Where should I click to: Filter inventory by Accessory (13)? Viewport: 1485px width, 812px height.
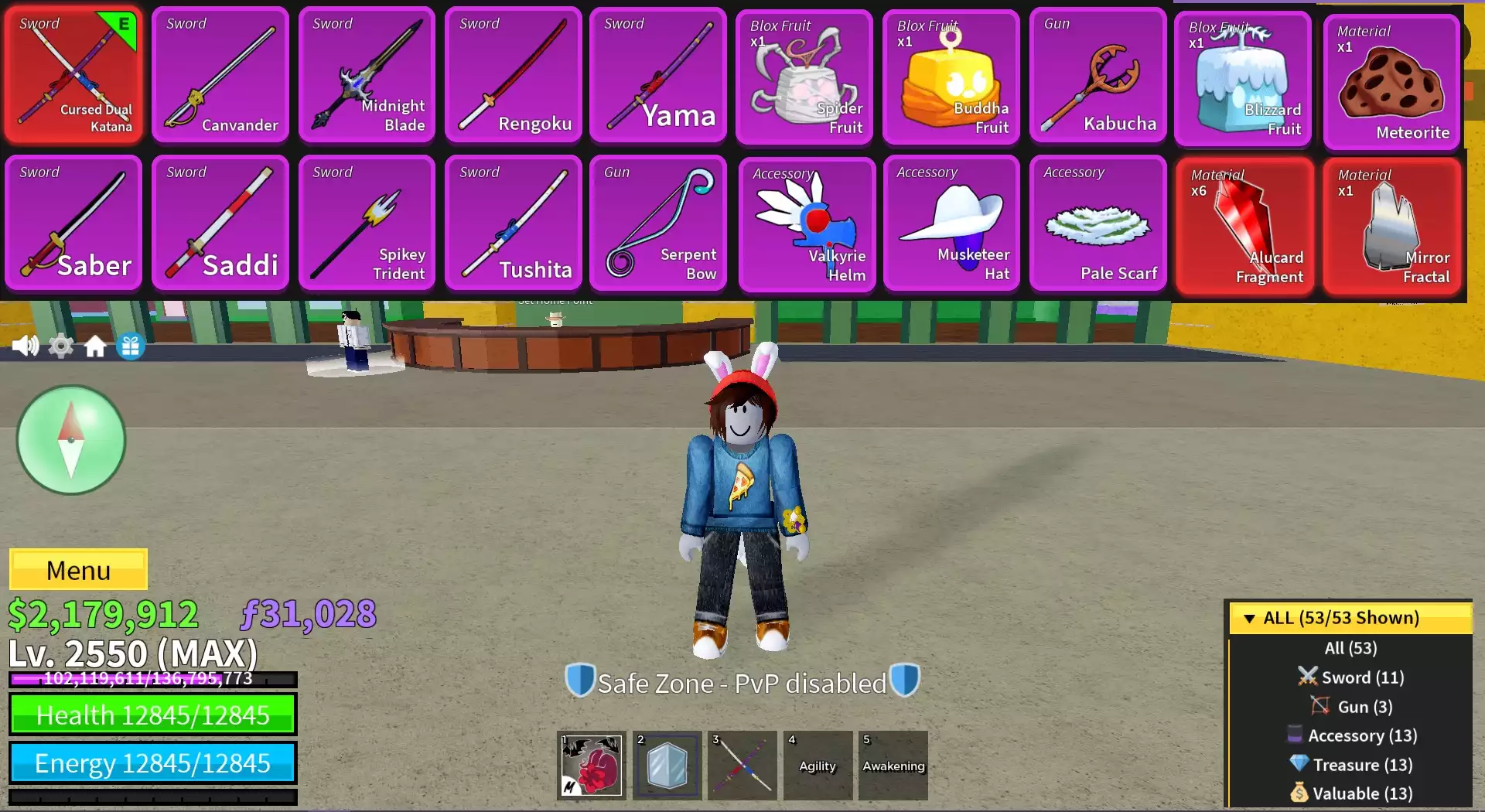point(1350,735)
